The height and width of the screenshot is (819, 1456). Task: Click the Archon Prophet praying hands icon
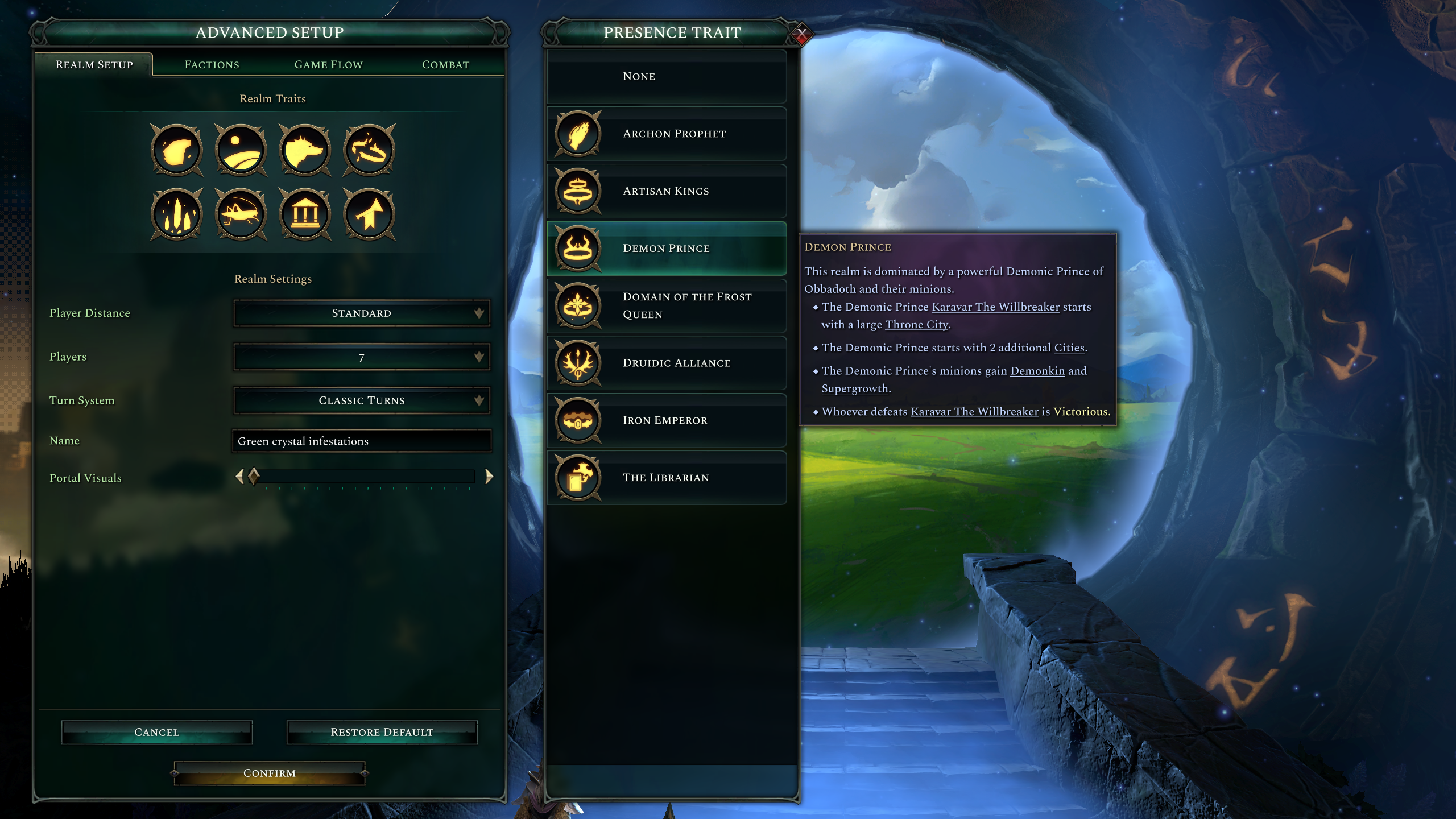[x=578, y=133]
